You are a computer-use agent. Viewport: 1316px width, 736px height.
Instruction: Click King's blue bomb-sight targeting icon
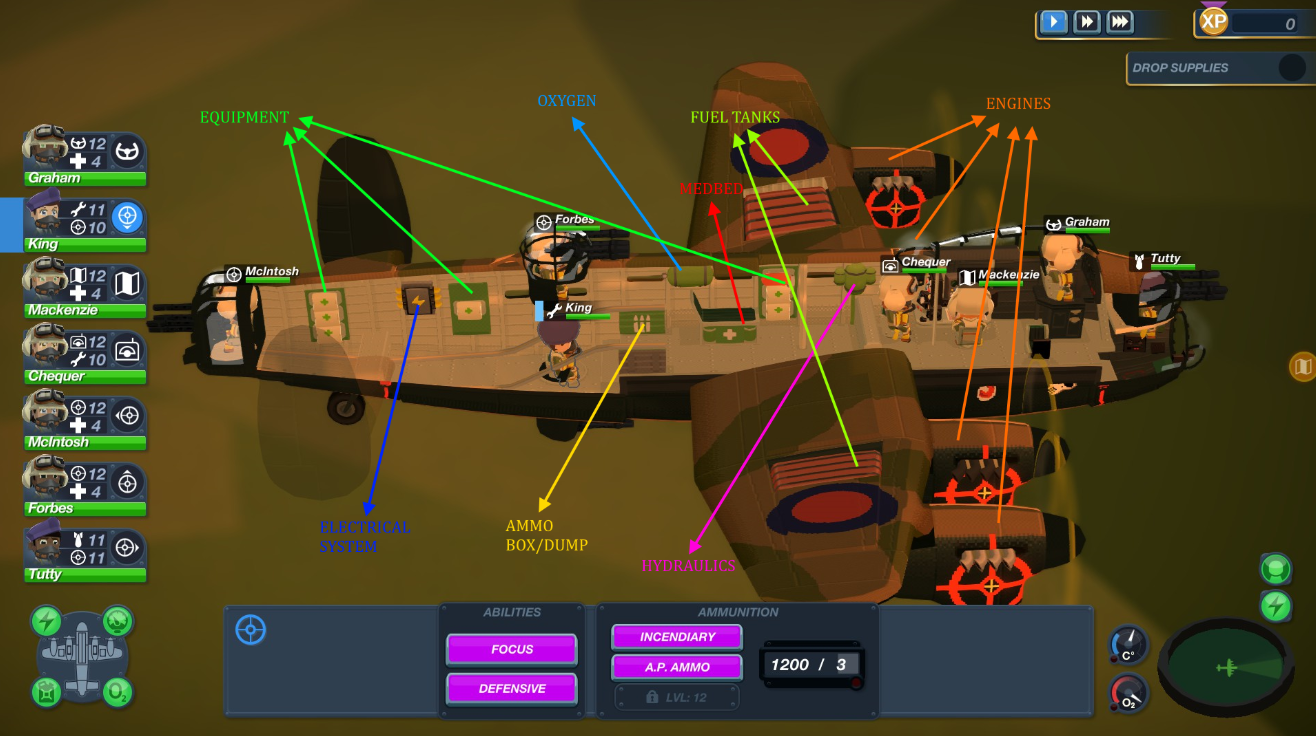127,215
